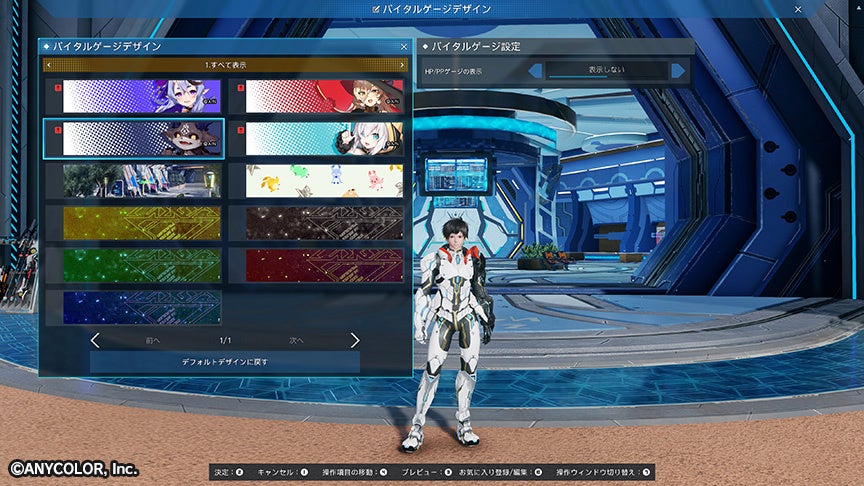The width and height of the screenshot is (864, 486).
Task: Cycle HP/PP gauge display setting left
Action: pos(535,71)
